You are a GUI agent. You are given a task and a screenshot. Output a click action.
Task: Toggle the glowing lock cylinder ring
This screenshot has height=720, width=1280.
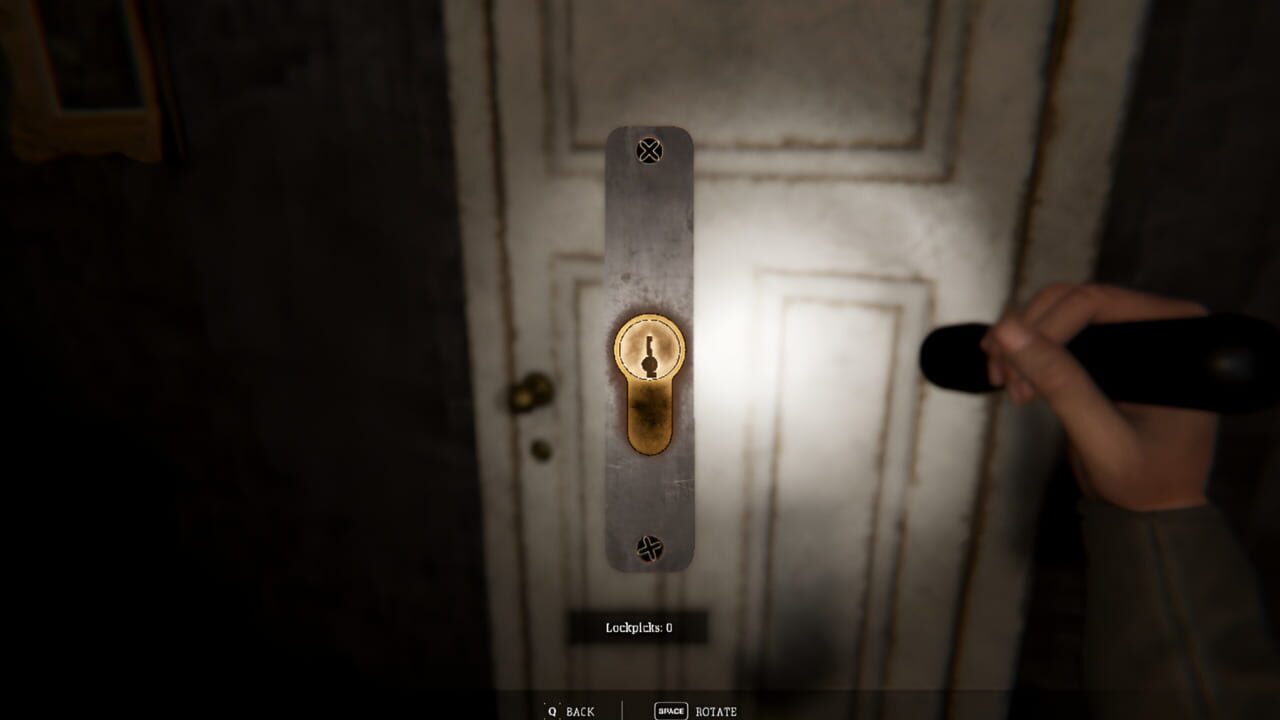click(648, 320)
